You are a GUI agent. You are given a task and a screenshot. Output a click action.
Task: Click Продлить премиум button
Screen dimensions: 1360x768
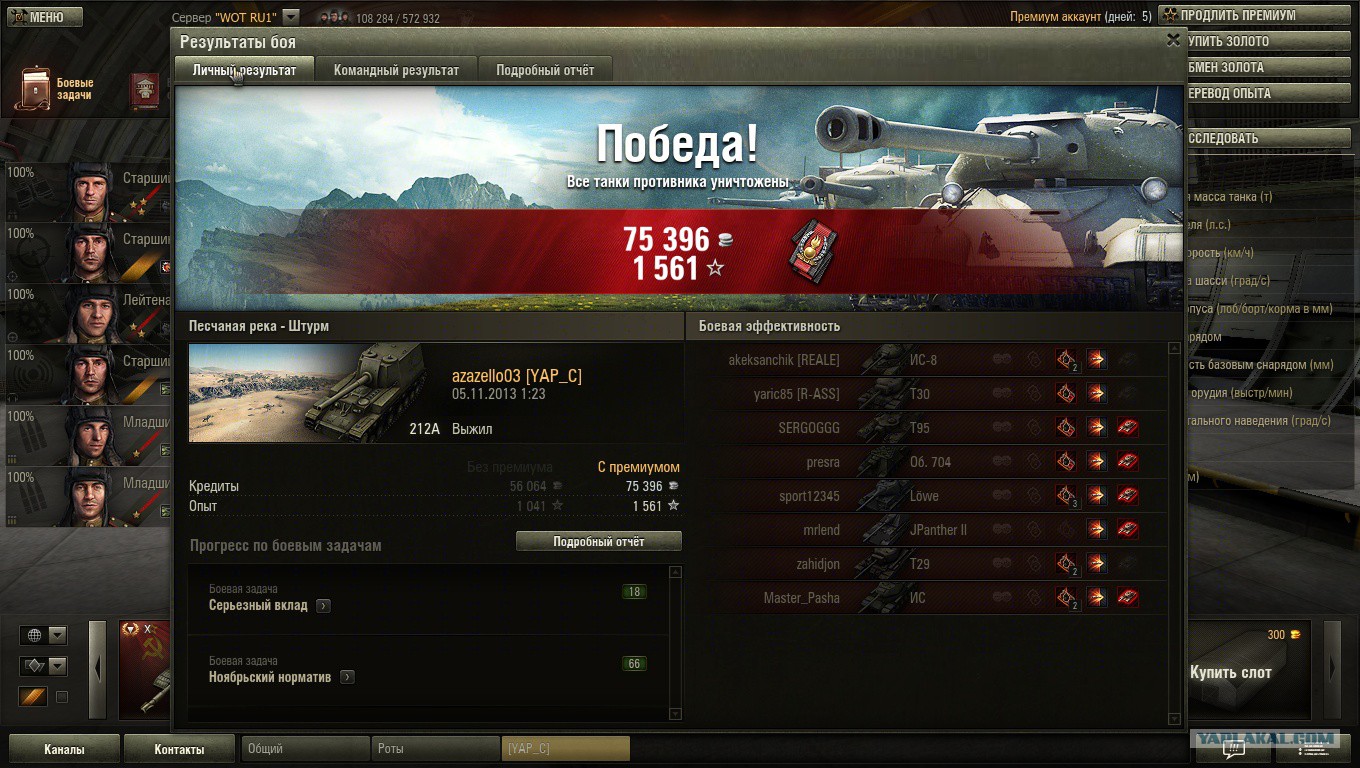1236,15
